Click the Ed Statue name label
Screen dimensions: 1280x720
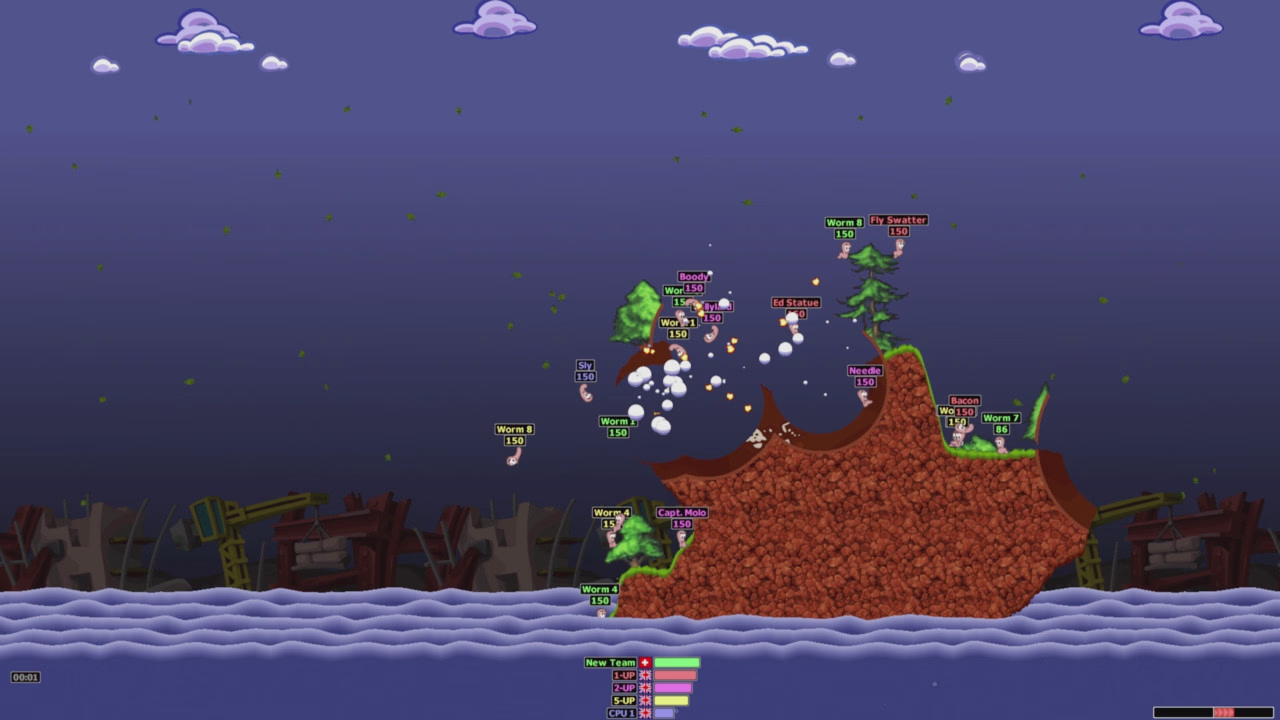pyautogui.click(x=795, y=302)
